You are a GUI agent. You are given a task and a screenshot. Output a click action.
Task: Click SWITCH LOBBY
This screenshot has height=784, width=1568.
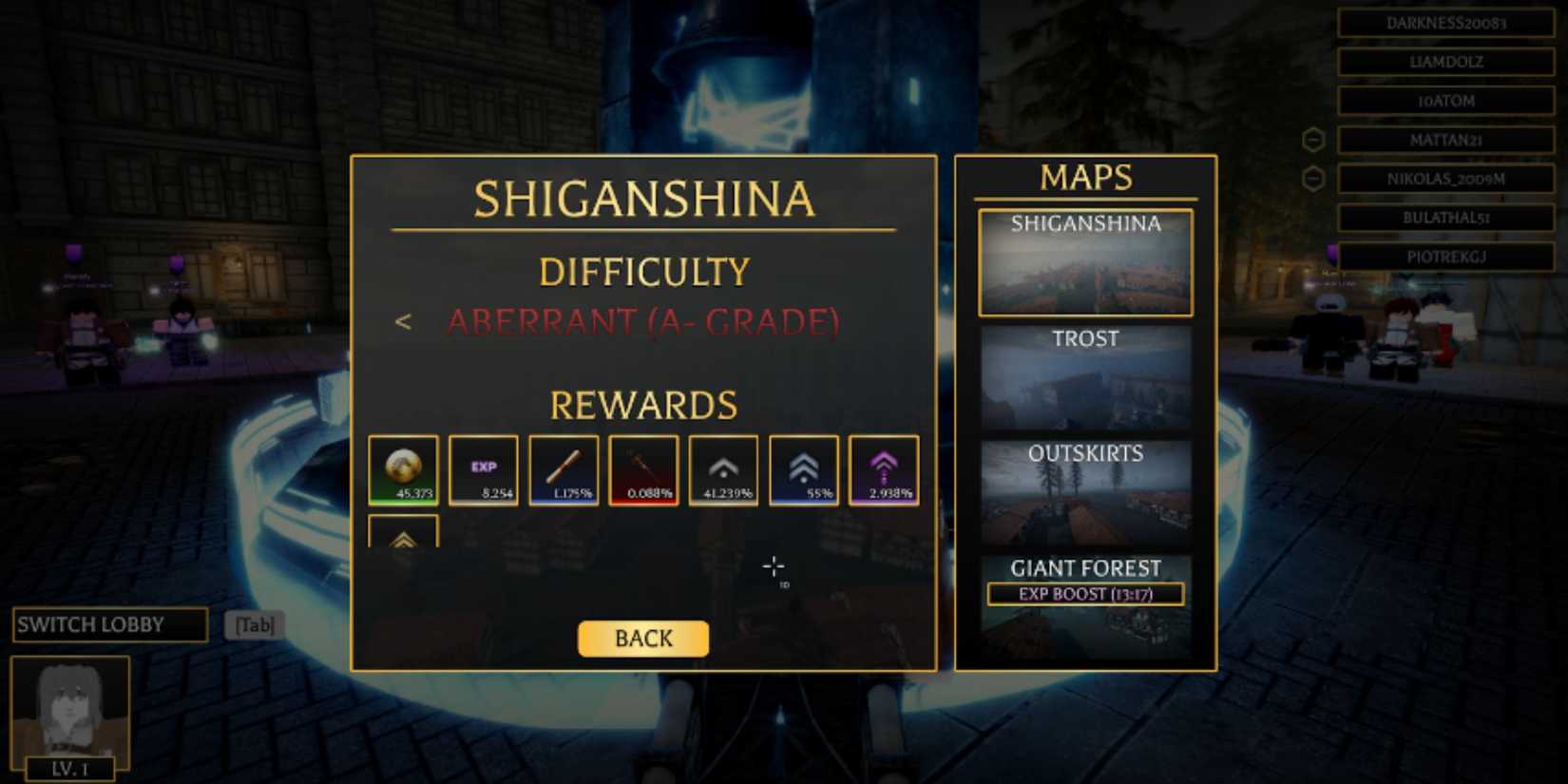point(109,624)
